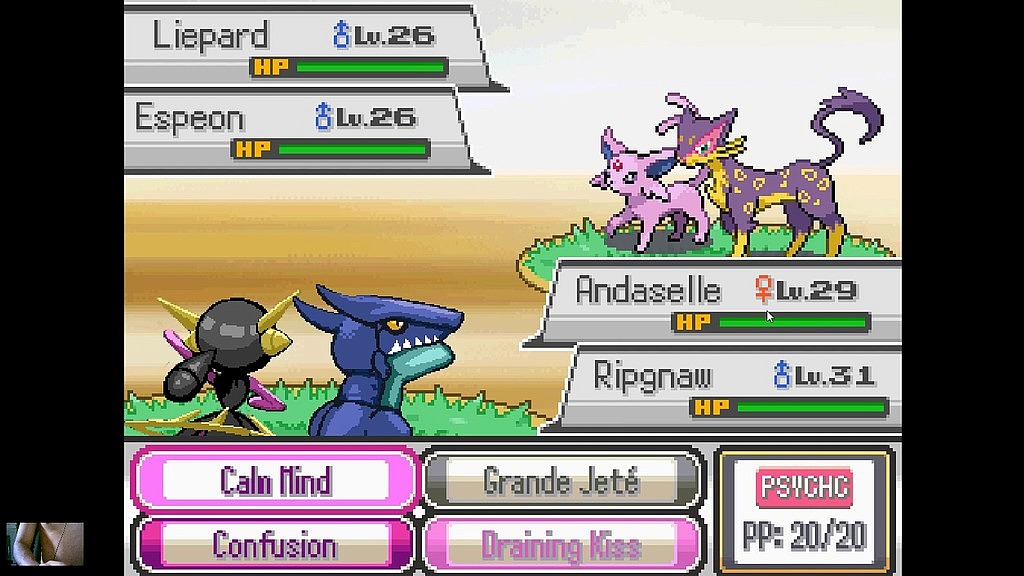Pick the Draining Kiss move
Image resolution: width=1024 pixels, height=576 pixels.
pos(561,545)
